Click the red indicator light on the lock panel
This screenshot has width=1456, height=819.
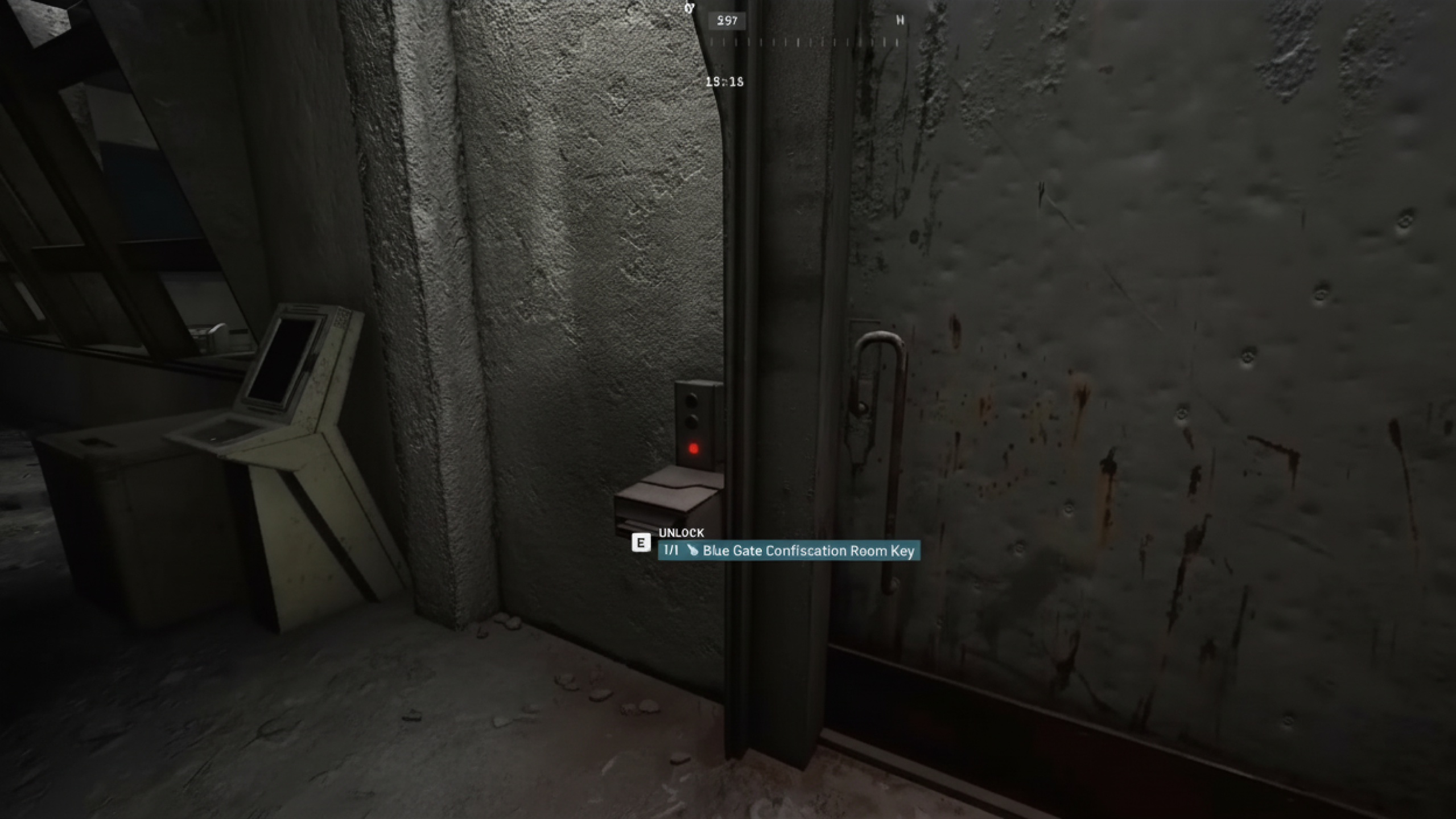(694, 448)
